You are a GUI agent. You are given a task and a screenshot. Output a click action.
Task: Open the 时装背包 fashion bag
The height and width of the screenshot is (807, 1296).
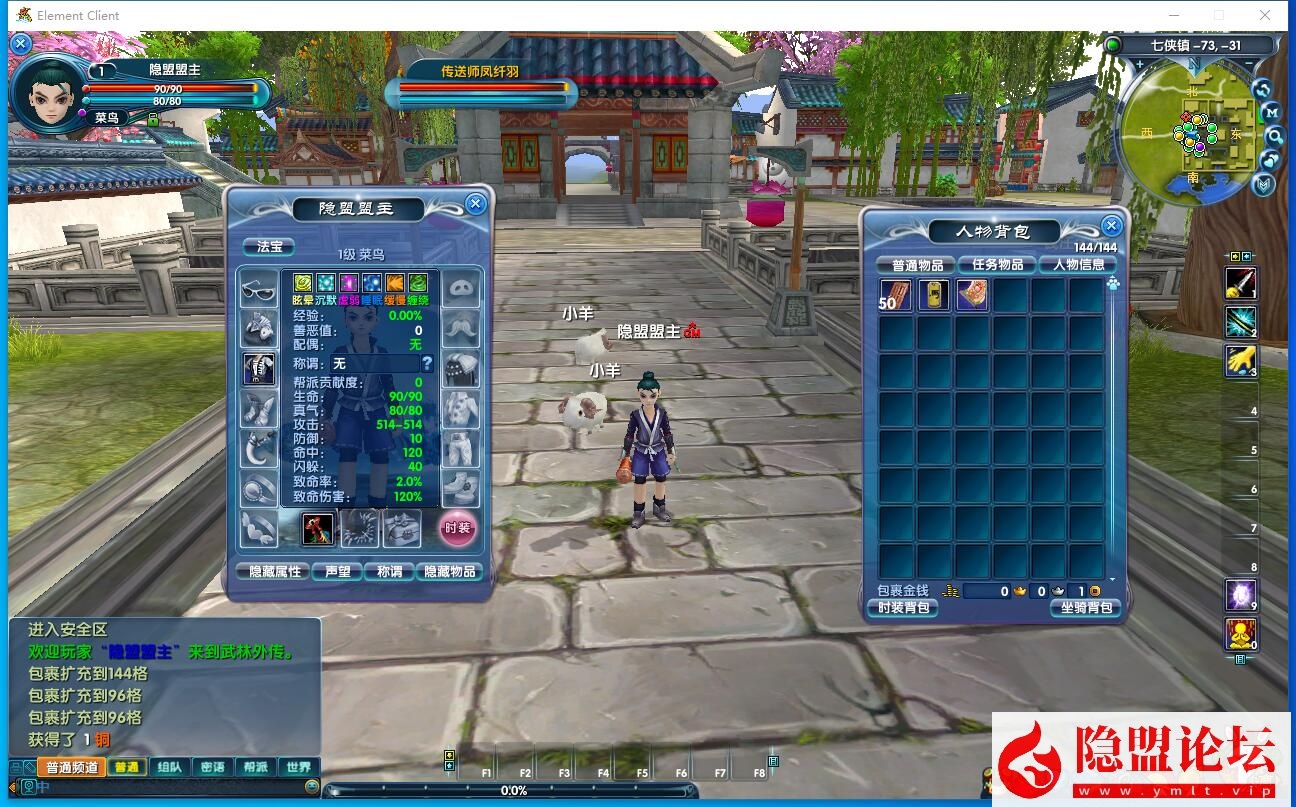tap(903, 608)
